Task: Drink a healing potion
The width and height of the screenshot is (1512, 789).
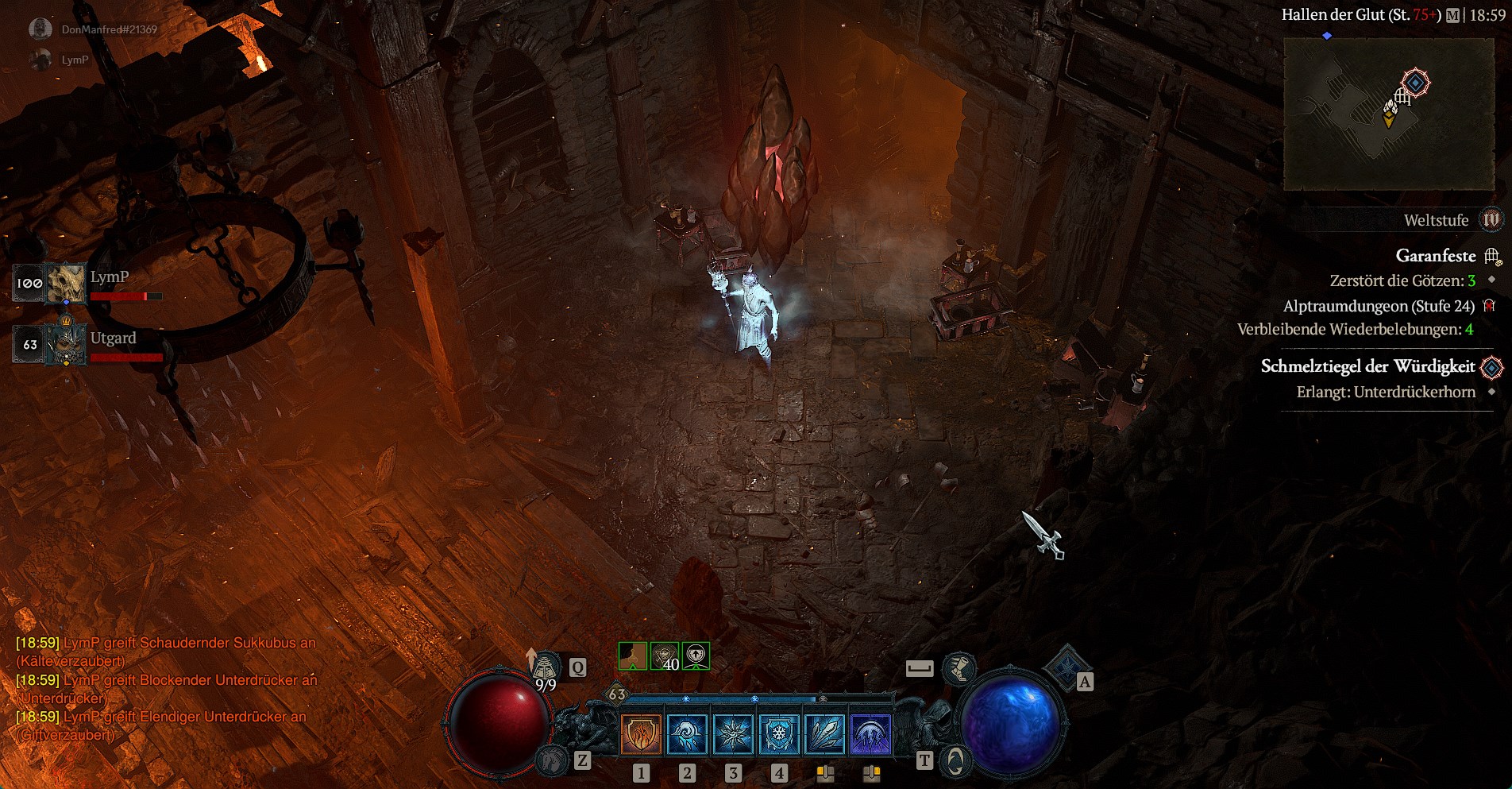Action: (546, 668)
